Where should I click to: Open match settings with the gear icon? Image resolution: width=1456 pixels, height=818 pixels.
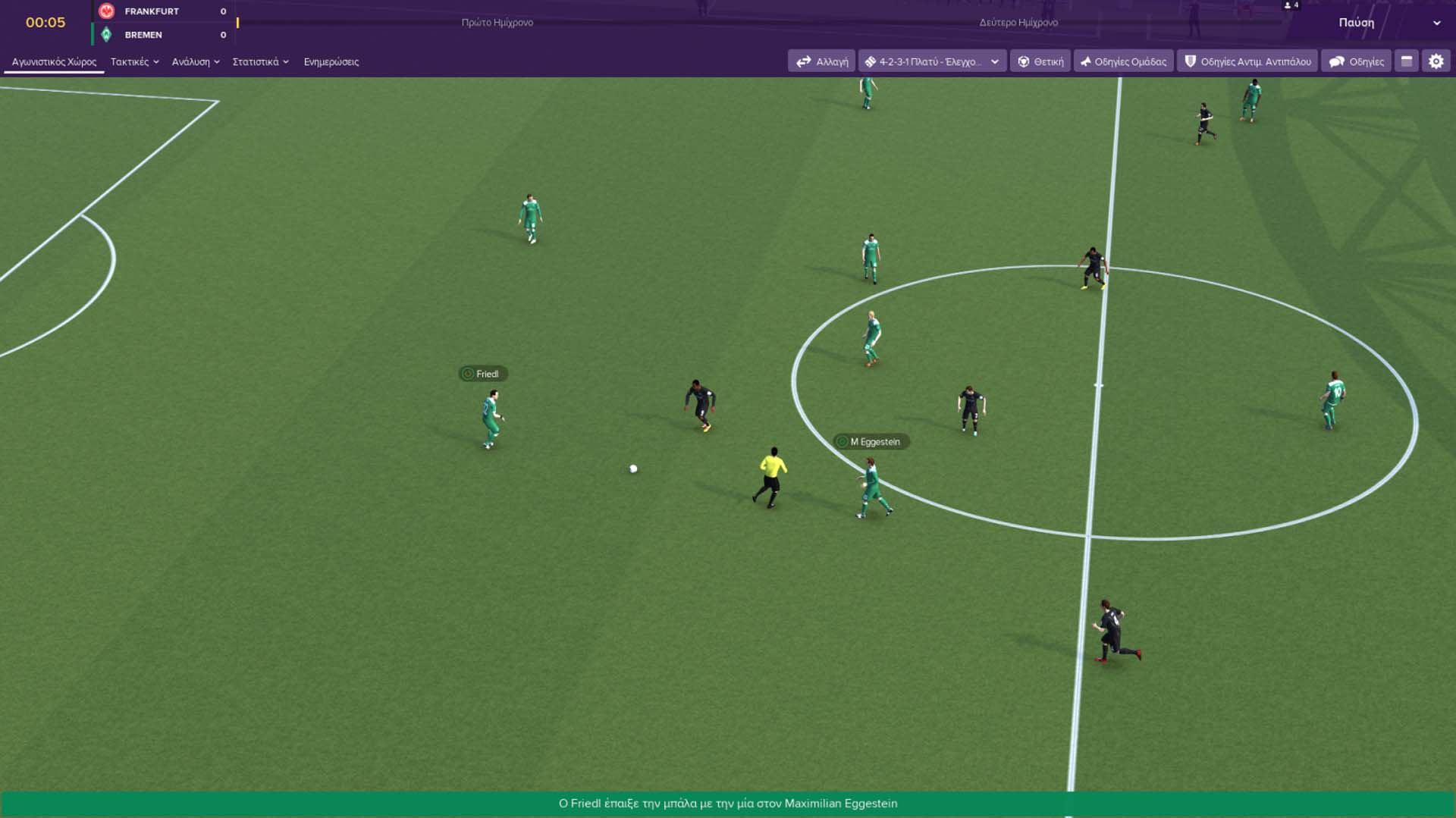tap(1436, 61)
